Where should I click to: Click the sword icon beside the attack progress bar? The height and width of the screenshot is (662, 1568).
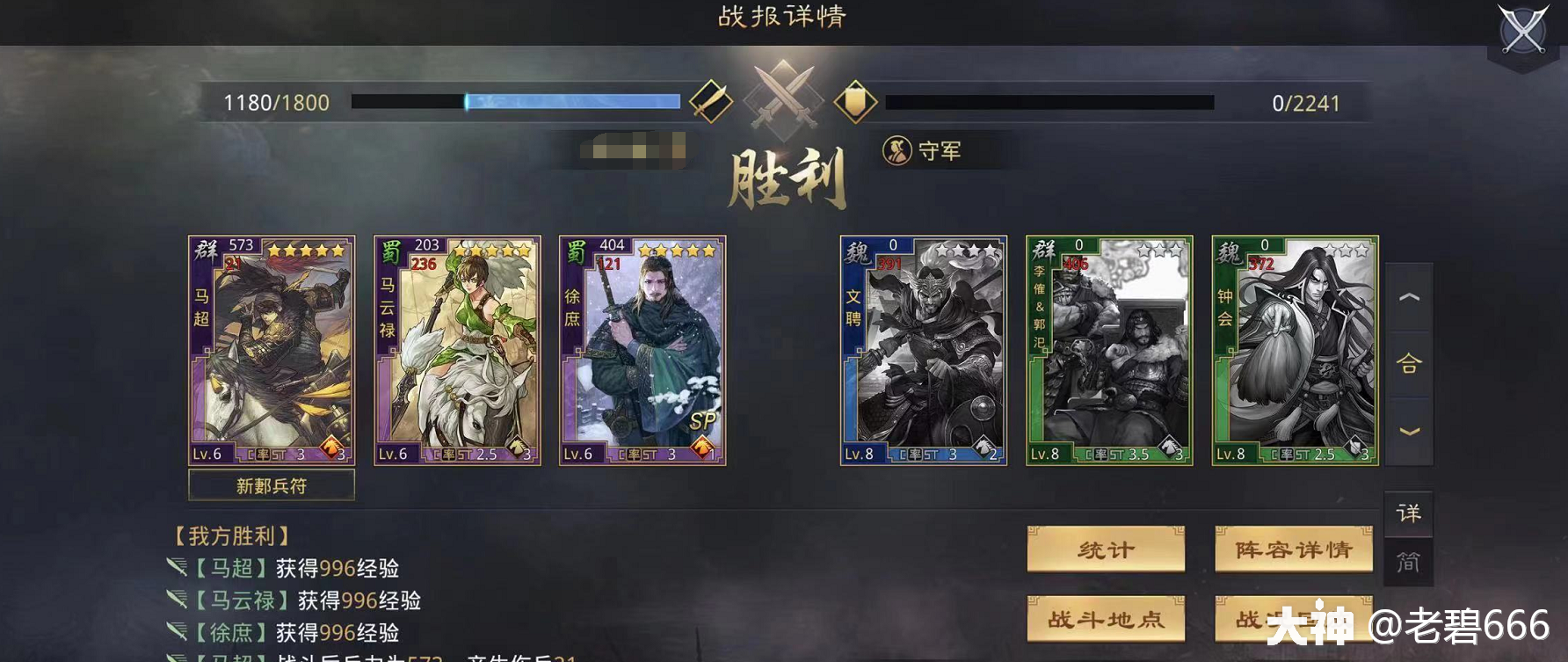[x=714, y=99]
